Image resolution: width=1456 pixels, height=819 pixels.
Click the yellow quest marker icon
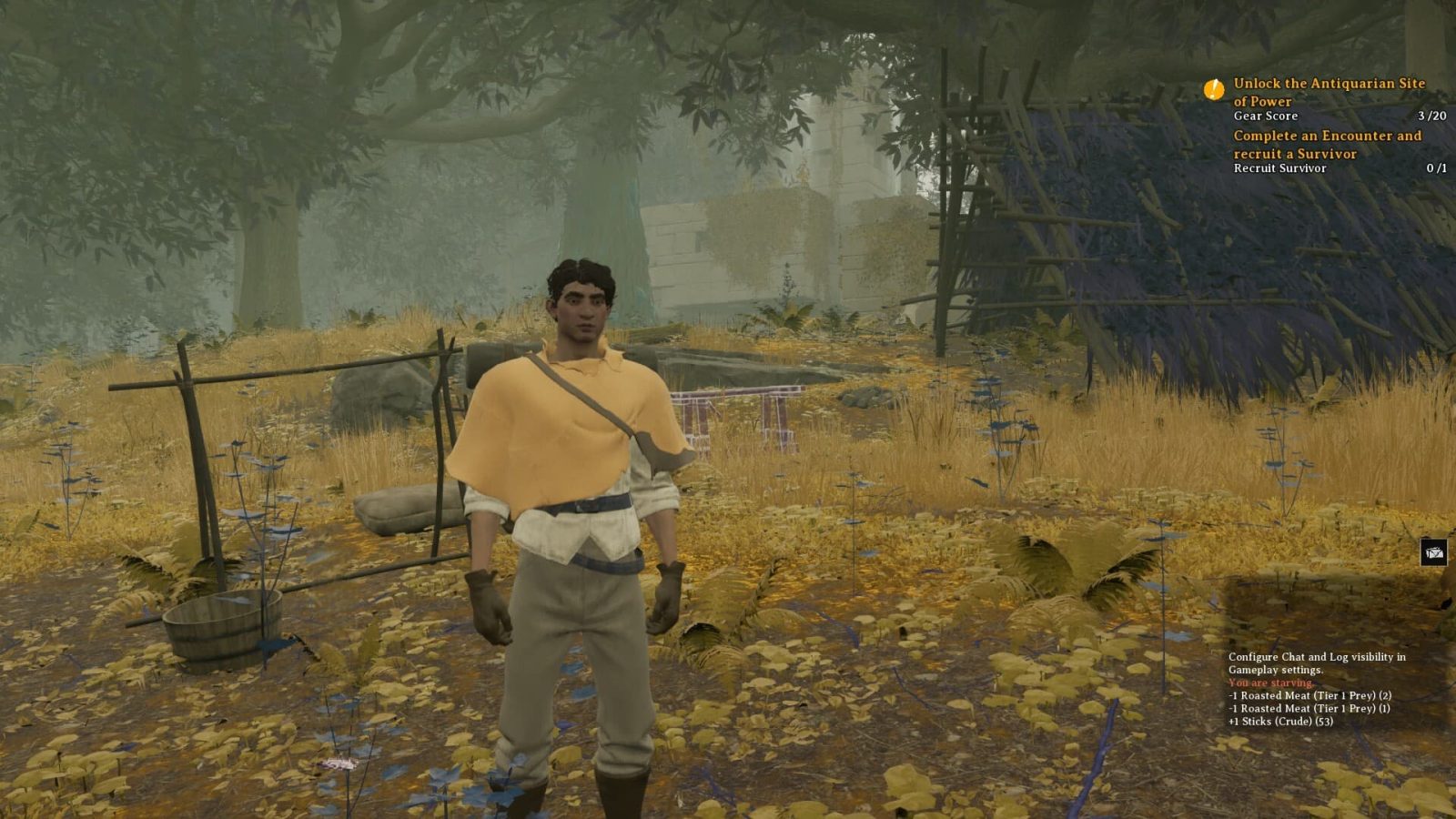pos(1214,89)
